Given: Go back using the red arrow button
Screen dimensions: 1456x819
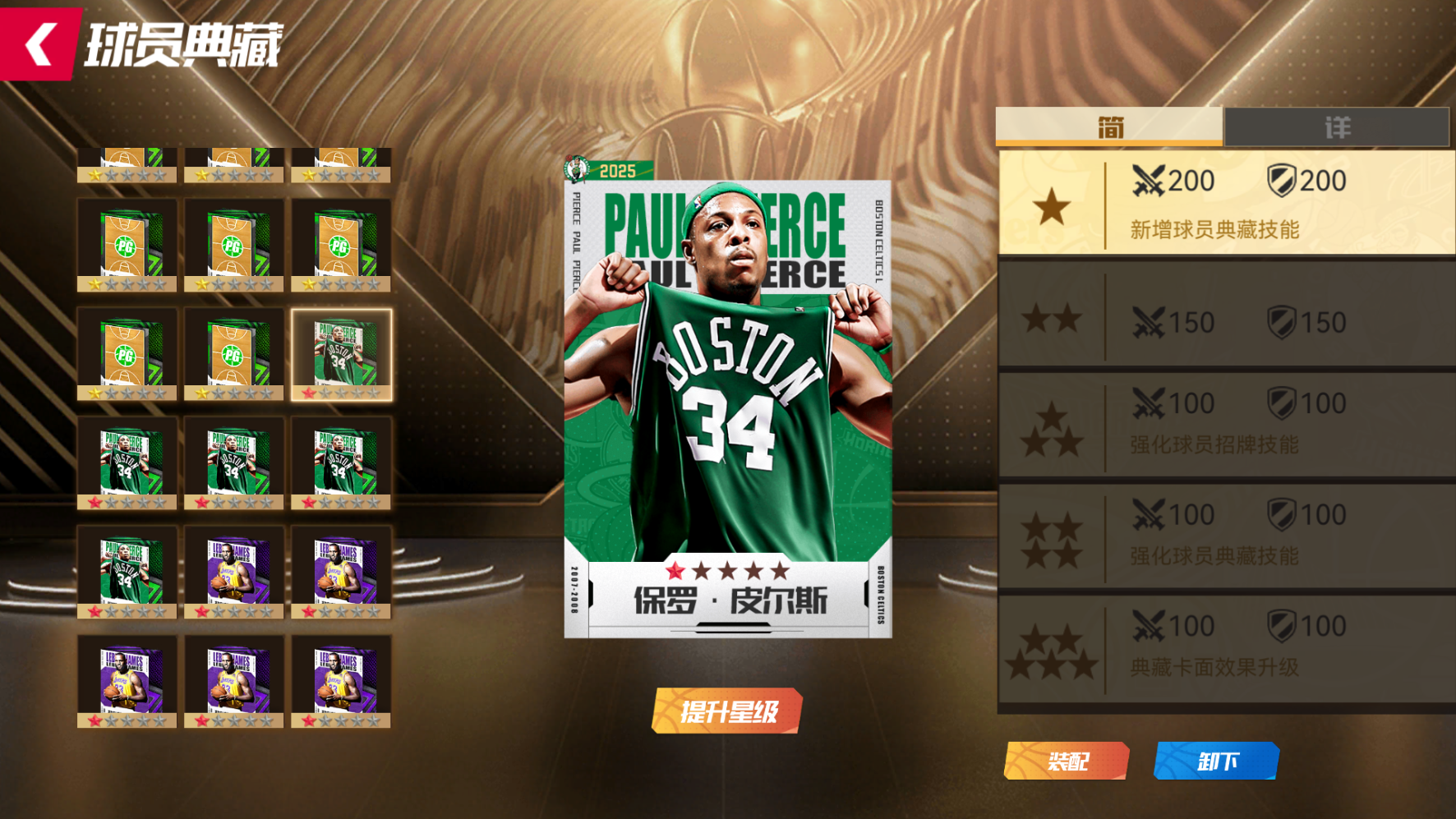Looking at the screenshot, I should tap(39, 43).
